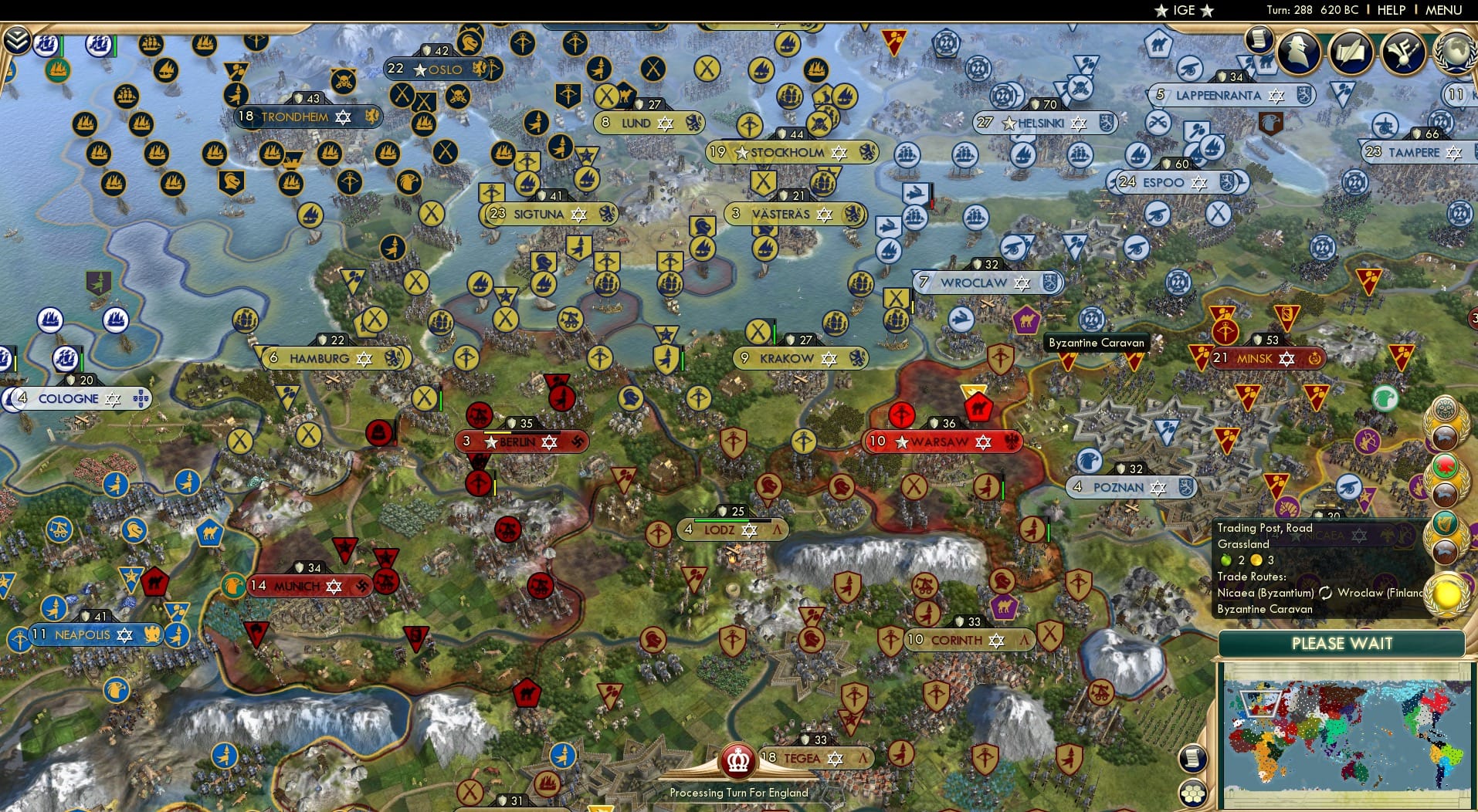
Task: Open Diplomacy via the laurel globe icon
Action: tap(1455, 50)
